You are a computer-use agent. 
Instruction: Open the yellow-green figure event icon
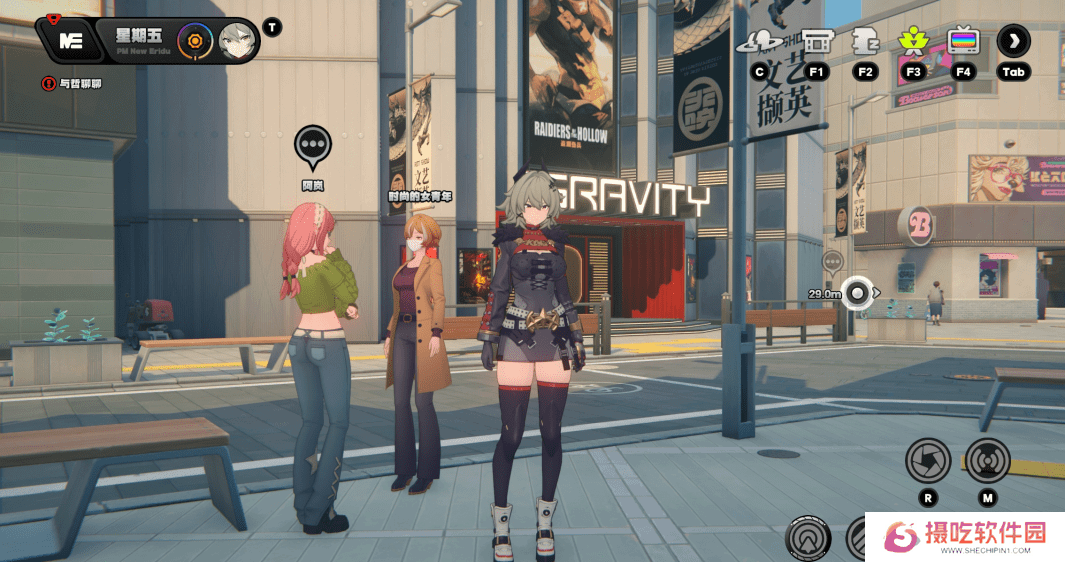click(912, 41)
